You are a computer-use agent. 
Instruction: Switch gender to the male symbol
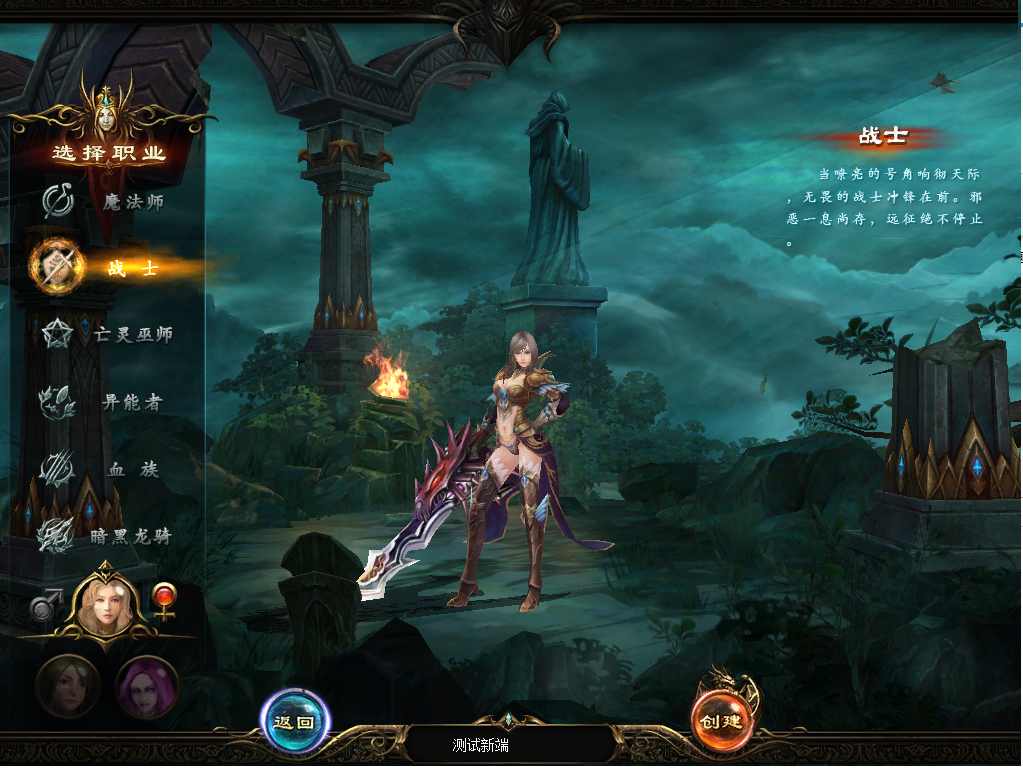tap(45, 605)
